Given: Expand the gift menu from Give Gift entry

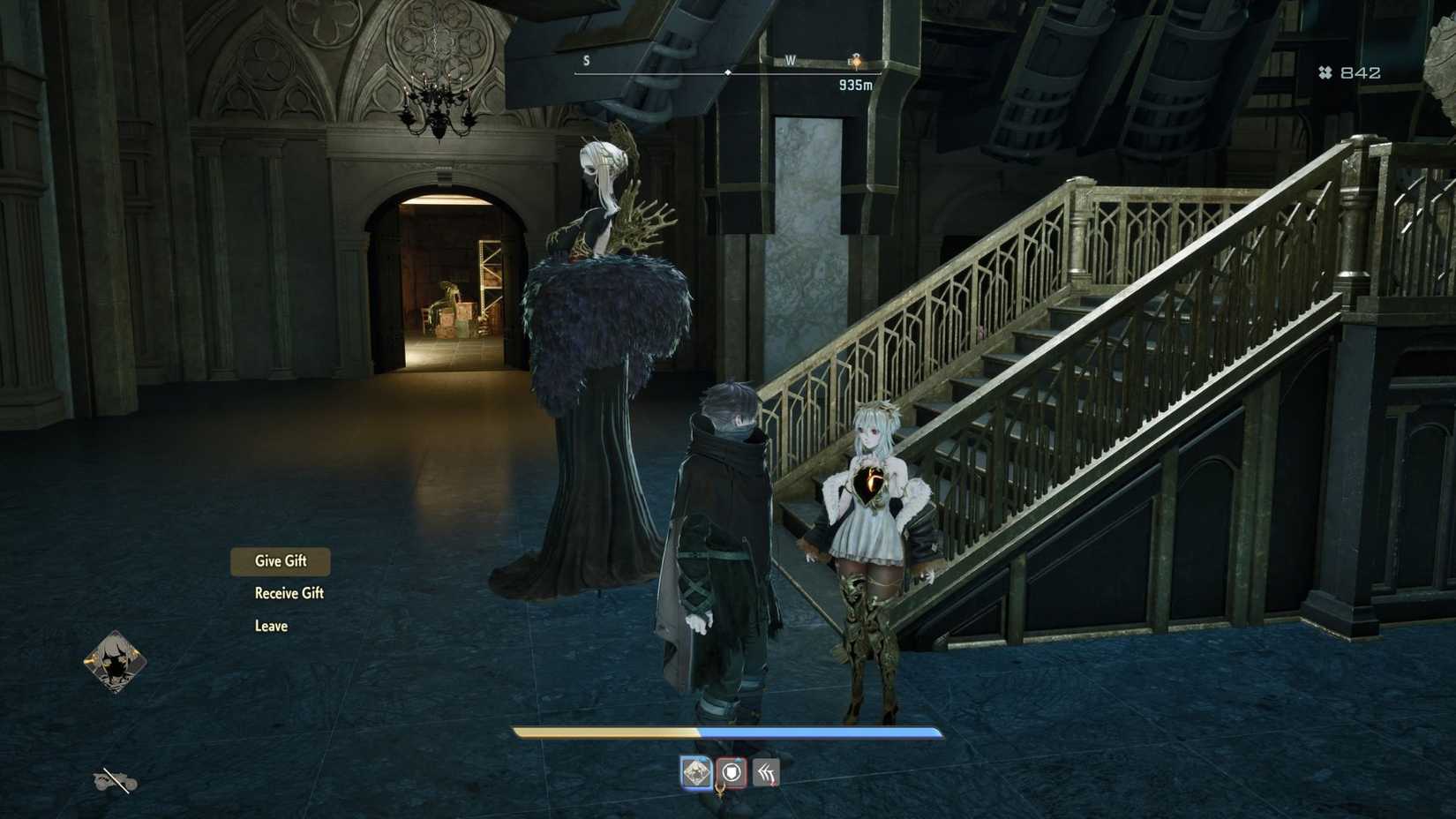Looking at the screenshot, I should tap(280, 560).
